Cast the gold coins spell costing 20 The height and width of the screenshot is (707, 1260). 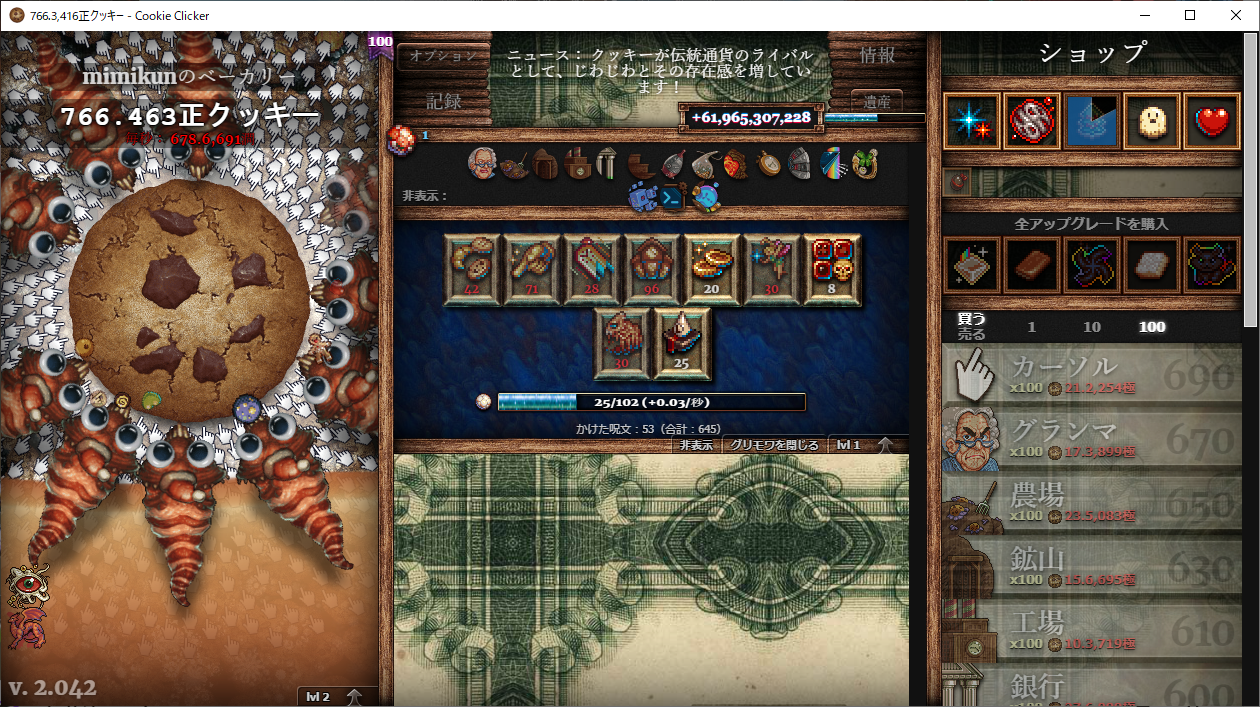click(x=712, y=269)
